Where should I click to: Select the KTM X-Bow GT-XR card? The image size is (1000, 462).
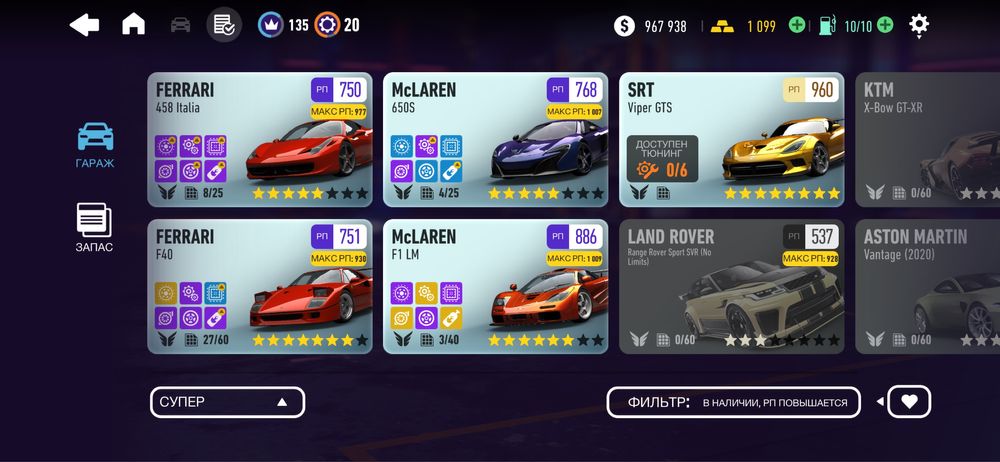point(927,139)
